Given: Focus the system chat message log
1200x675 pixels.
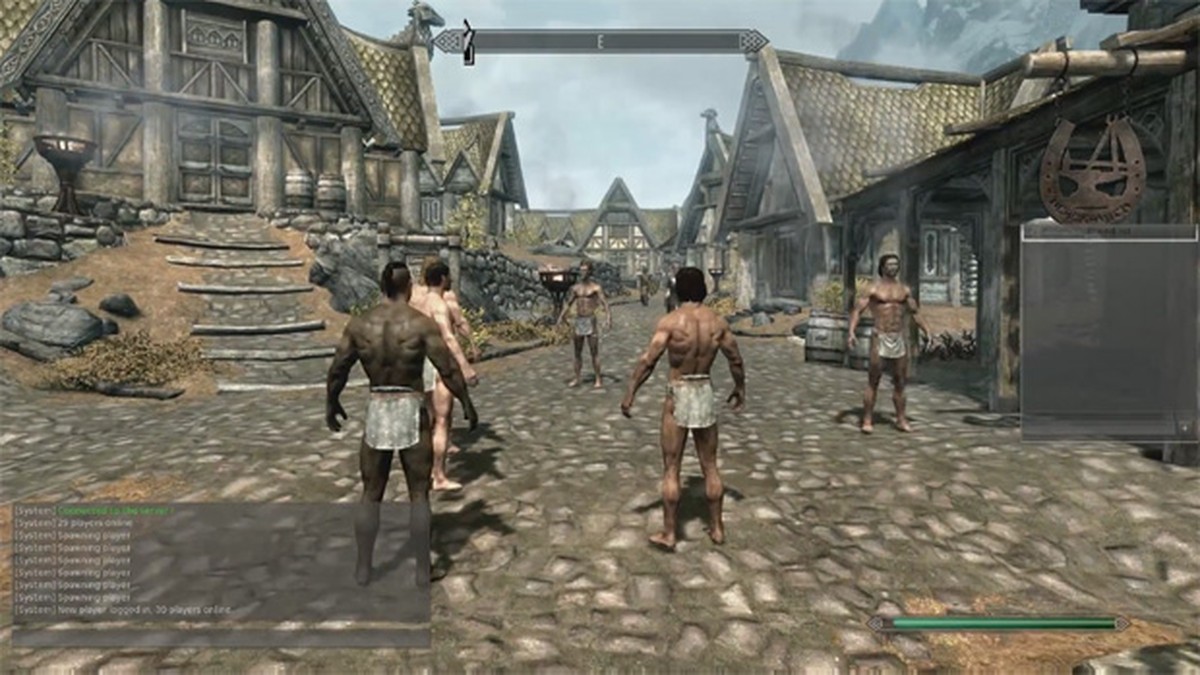Looking at the screenshot, I should (221, 560).
